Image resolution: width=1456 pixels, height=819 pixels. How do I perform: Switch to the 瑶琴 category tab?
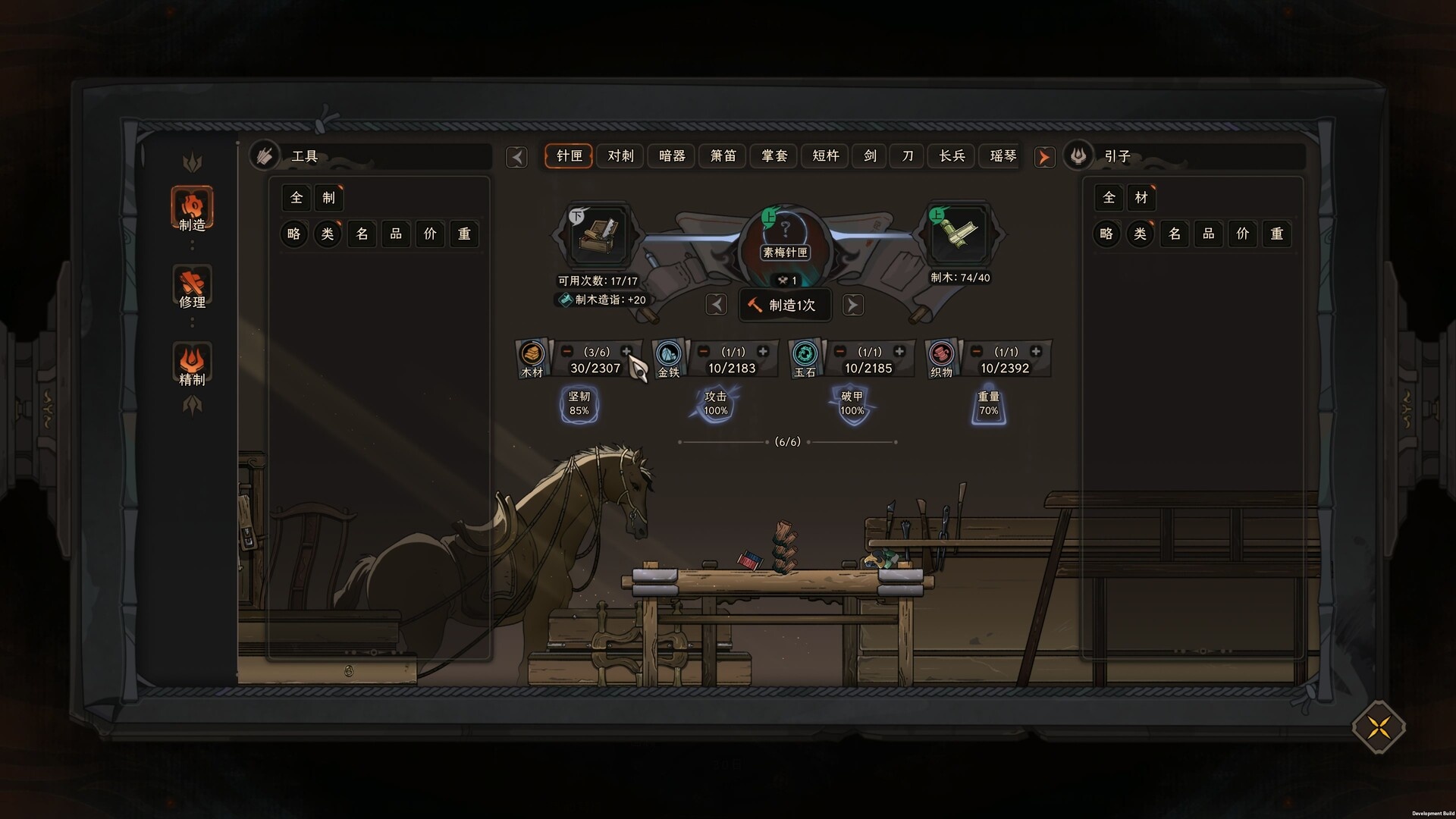(1003, 156)
